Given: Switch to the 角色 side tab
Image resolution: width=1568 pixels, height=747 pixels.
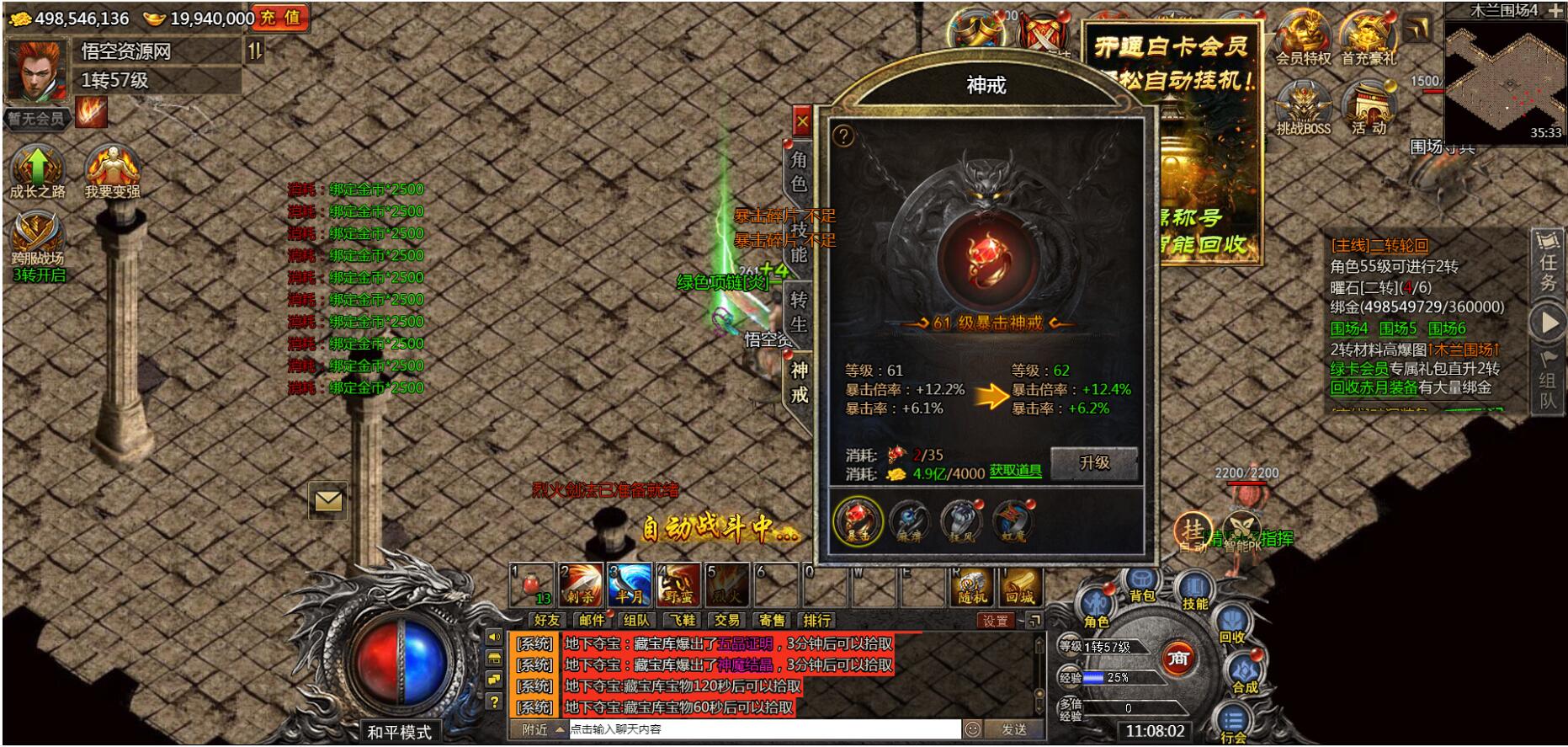Looking at the screenshot, I should pos(799,171).
